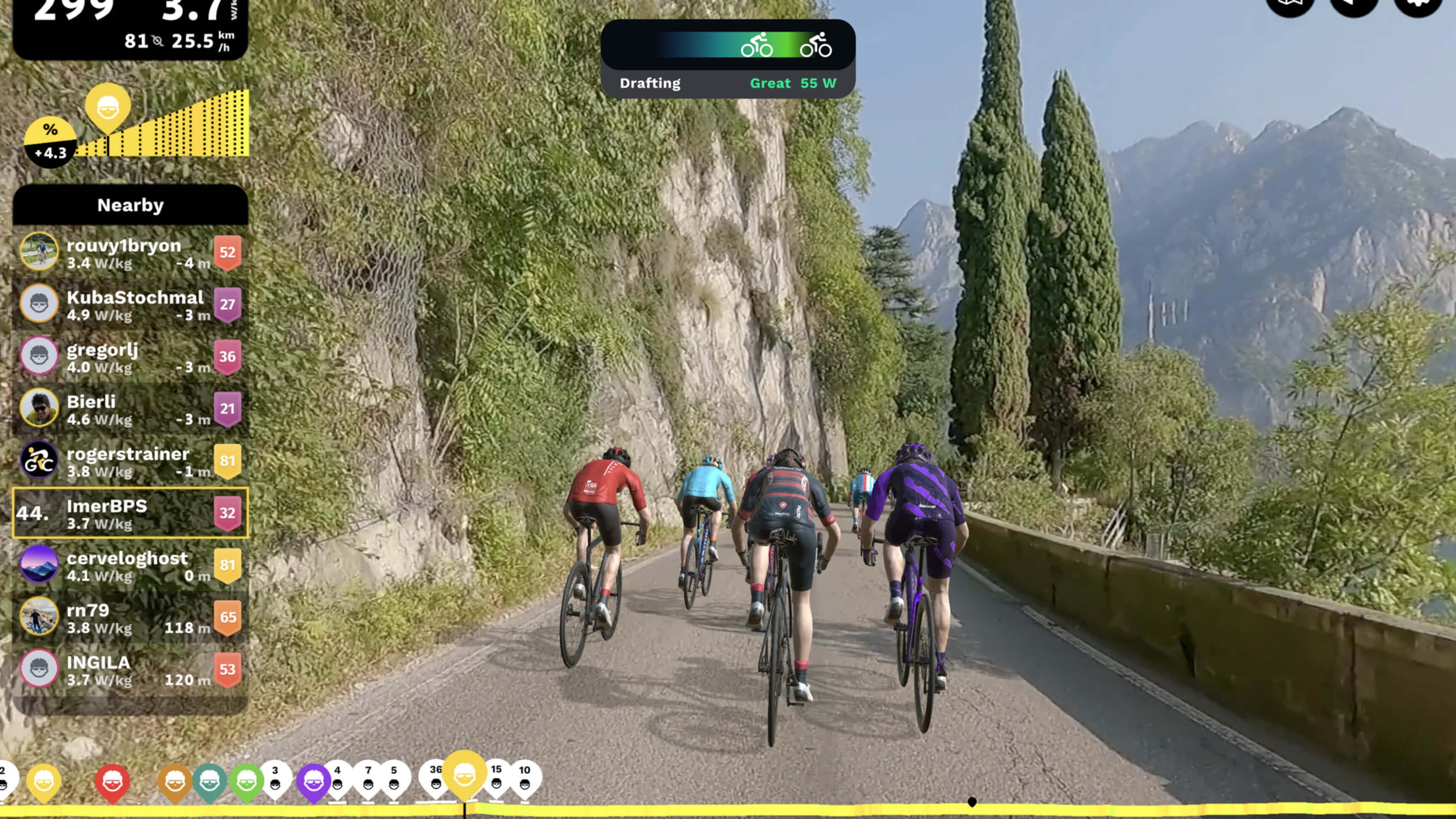Click rogerstrainer's GC avatar icon
The width and height of the screenshot is (1456, 819).
click(x=39, y=460)
